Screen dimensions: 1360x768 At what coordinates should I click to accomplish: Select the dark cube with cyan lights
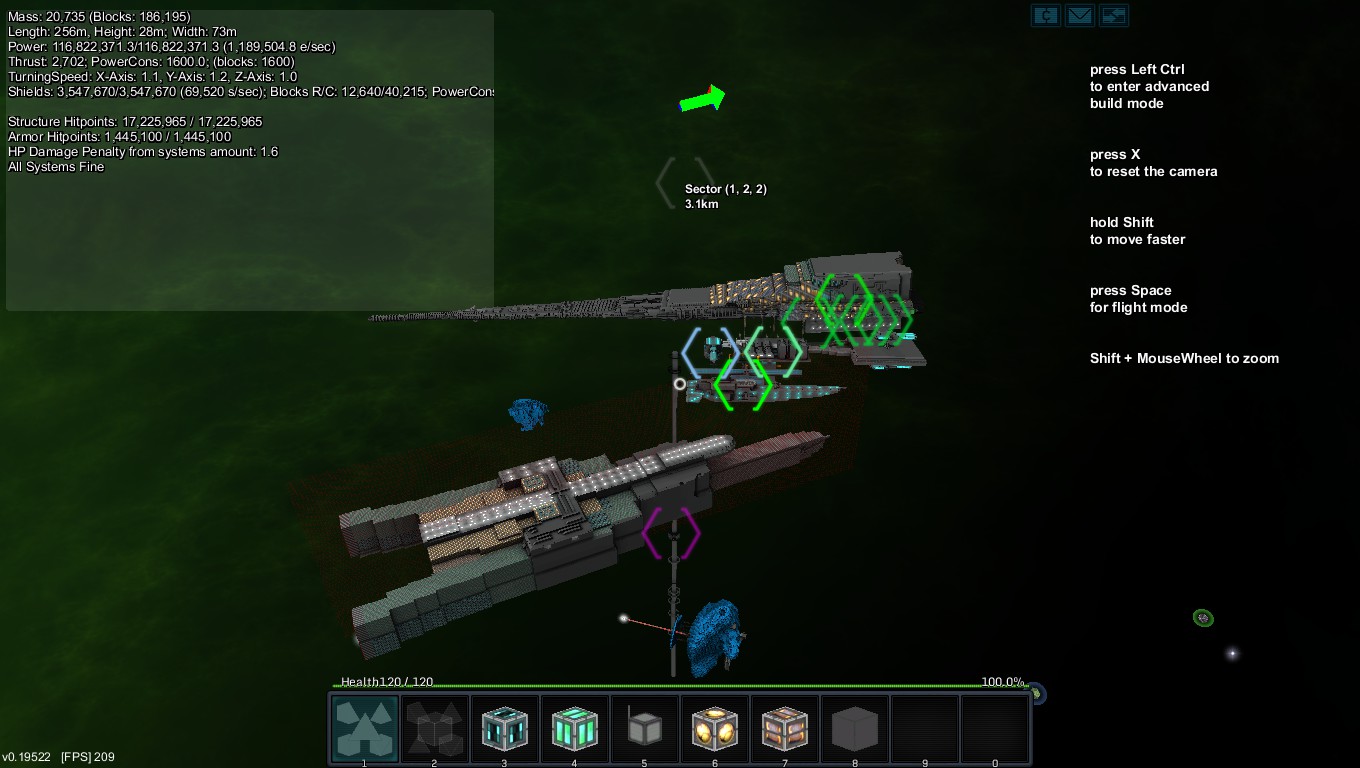pos(505,728)
